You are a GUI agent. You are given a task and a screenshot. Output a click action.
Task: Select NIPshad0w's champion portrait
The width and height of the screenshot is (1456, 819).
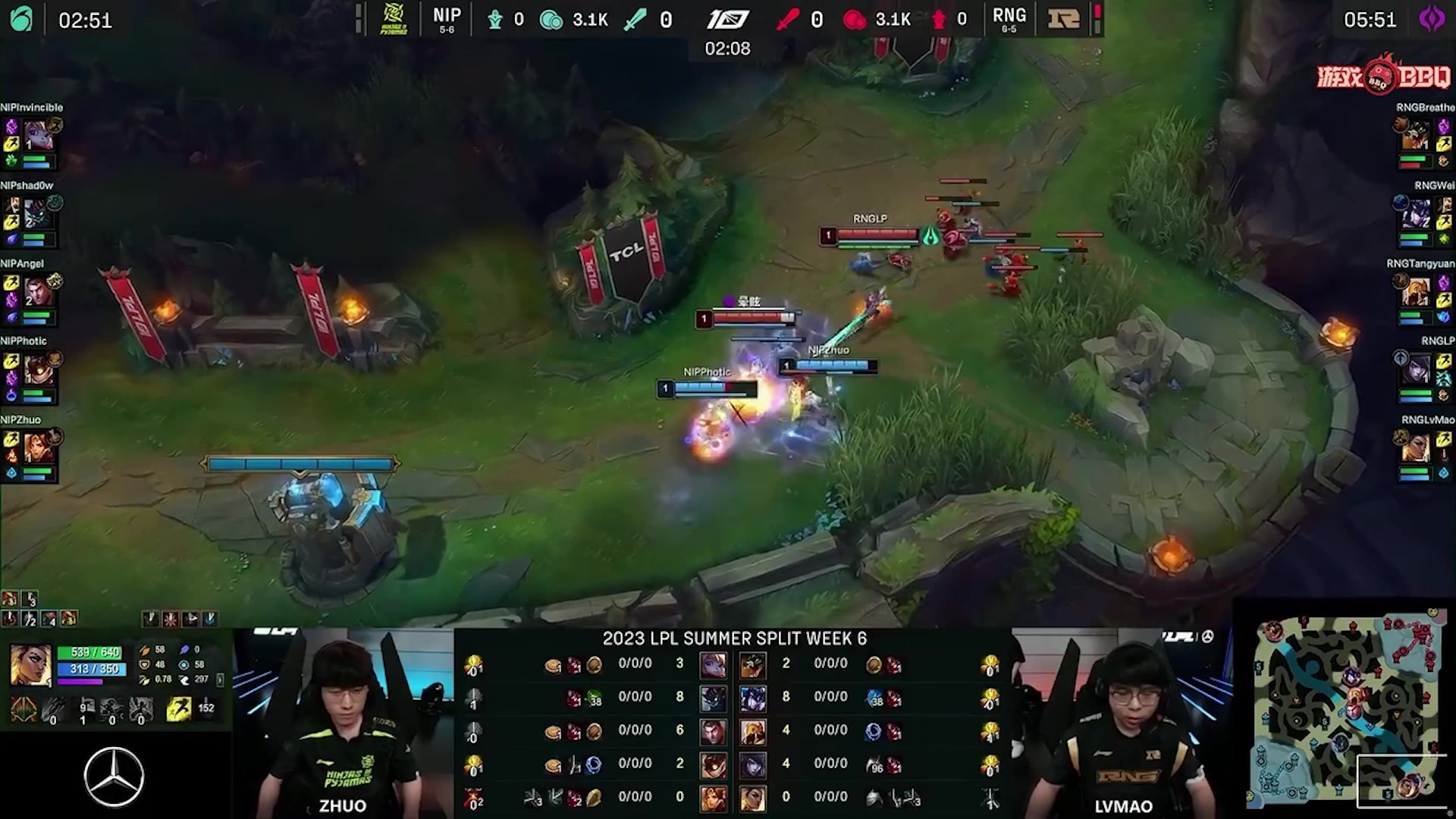36,215
